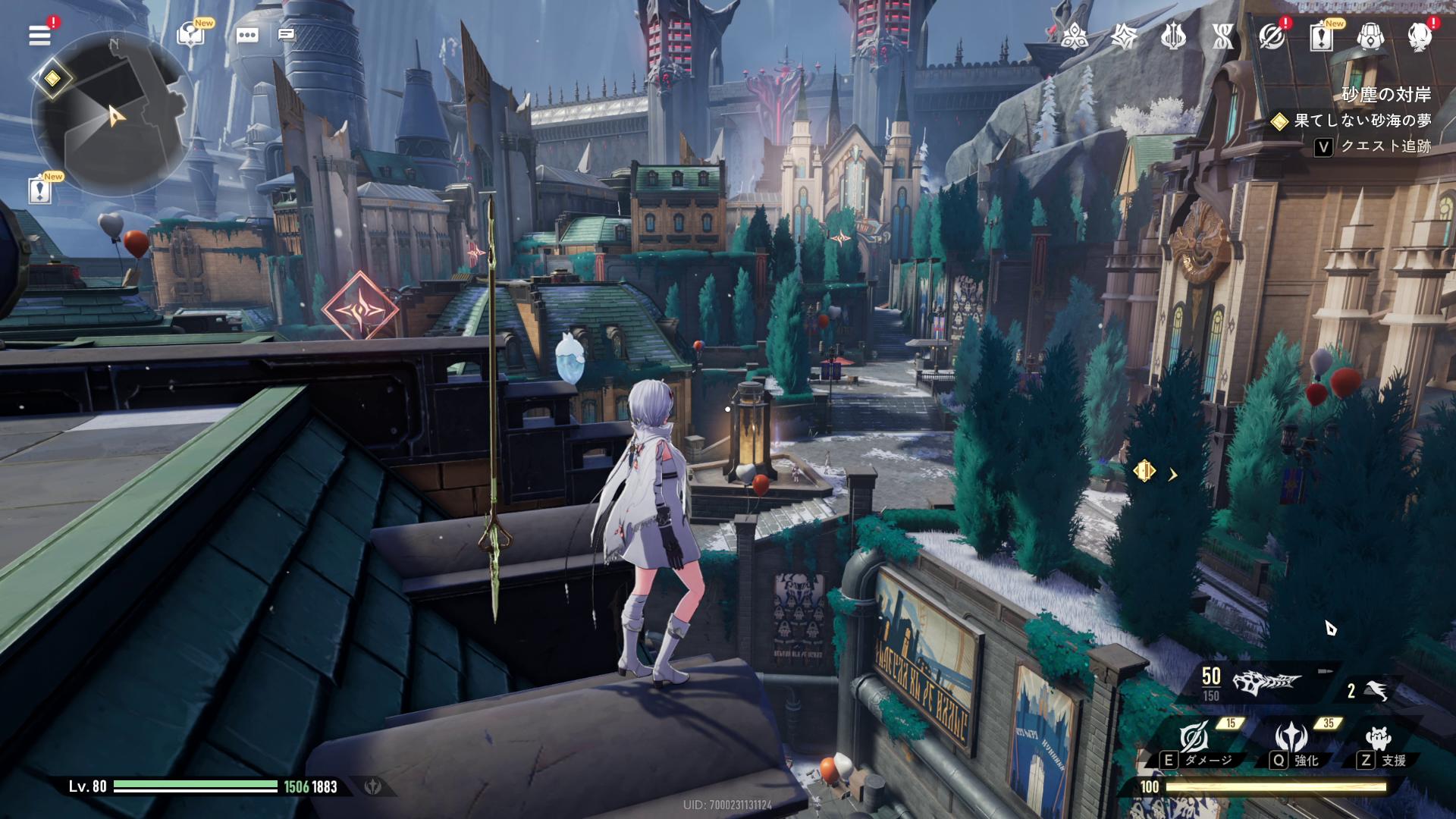
Task: Open the text-lines message bubble icon
Action: (286, 35)
